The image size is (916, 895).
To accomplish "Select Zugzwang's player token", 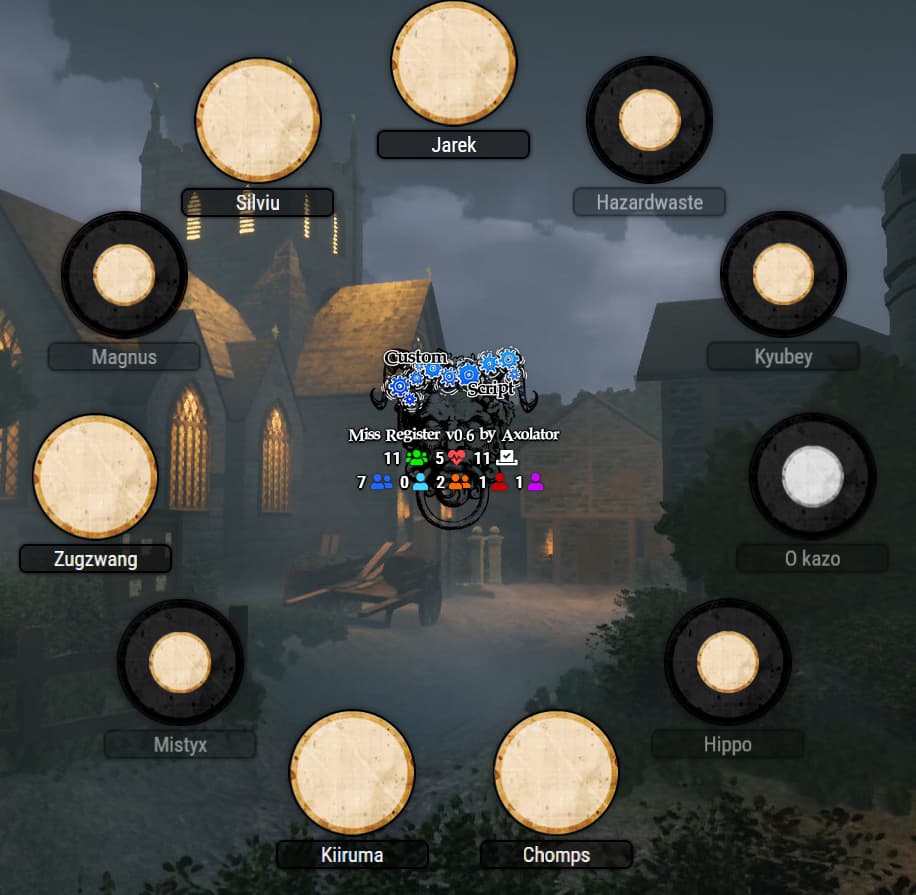I will coord(95,477).
